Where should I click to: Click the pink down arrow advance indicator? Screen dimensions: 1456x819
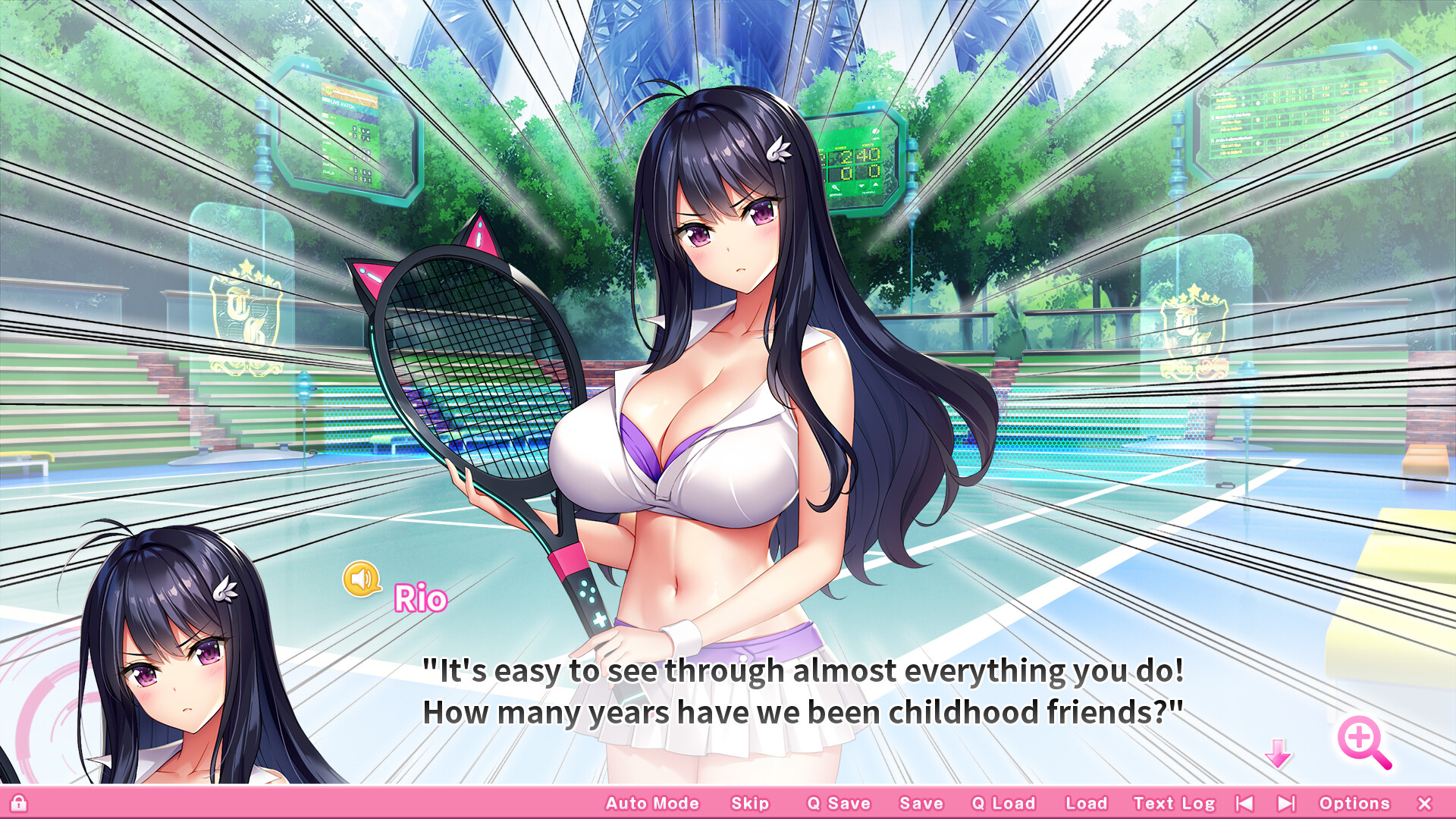tap(1279, 754)
